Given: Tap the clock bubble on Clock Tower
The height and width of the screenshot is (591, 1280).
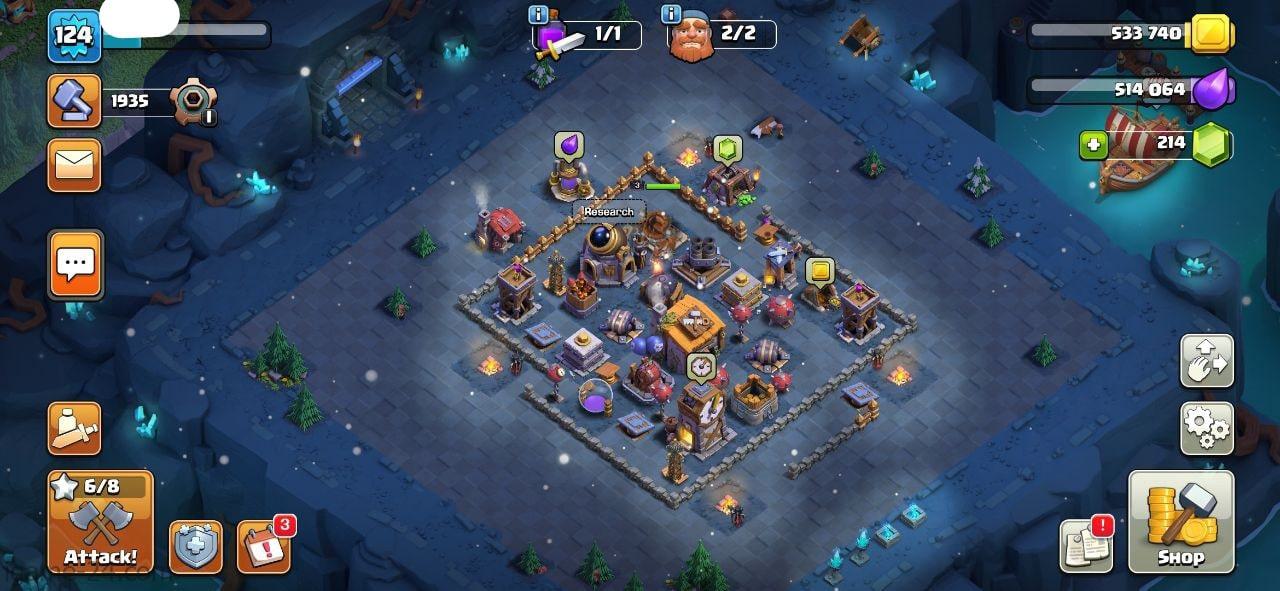Looking at the screenshot, I should pyautogui.click(x=700, y=366).
